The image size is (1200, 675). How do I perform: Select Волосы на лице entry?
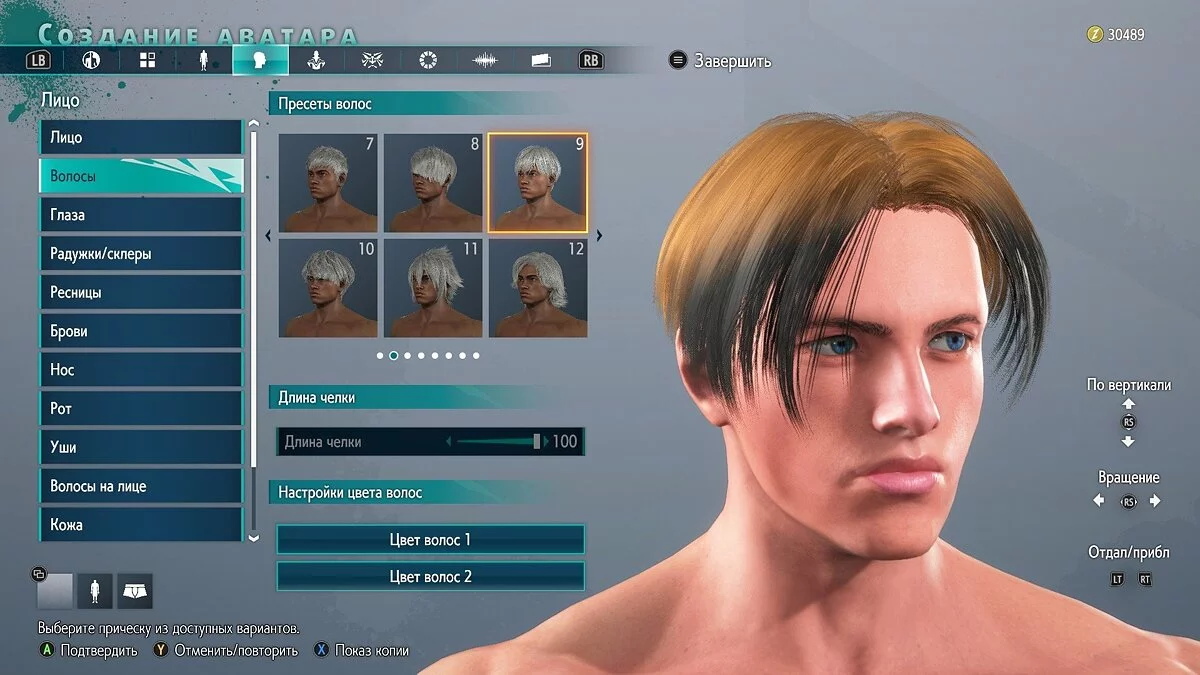point(140,486)
